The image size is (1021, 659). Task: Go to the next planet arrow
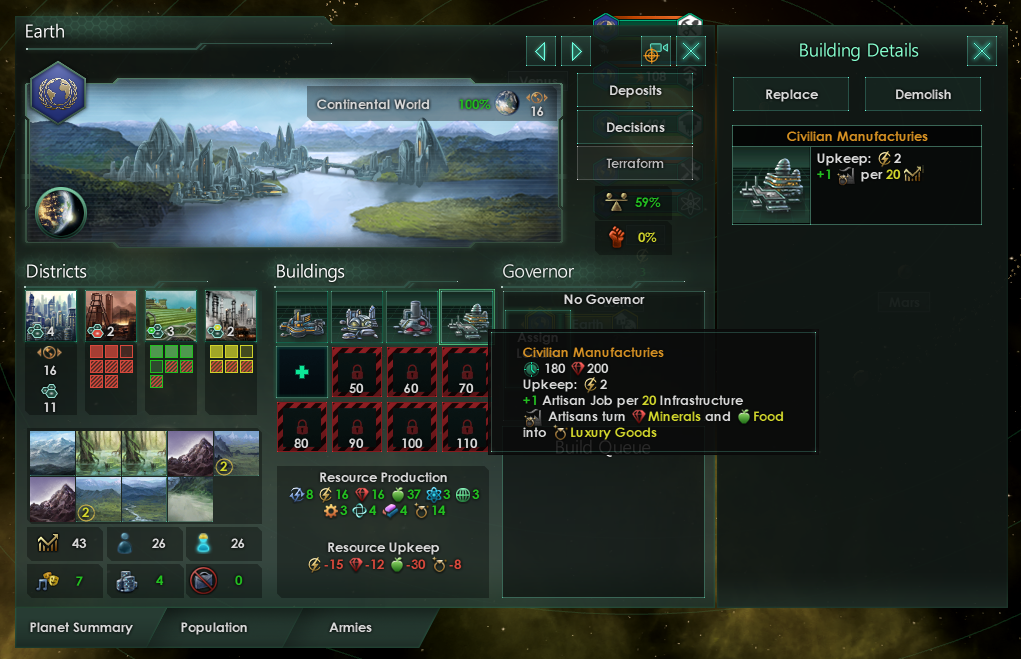(x=575, y=51)
